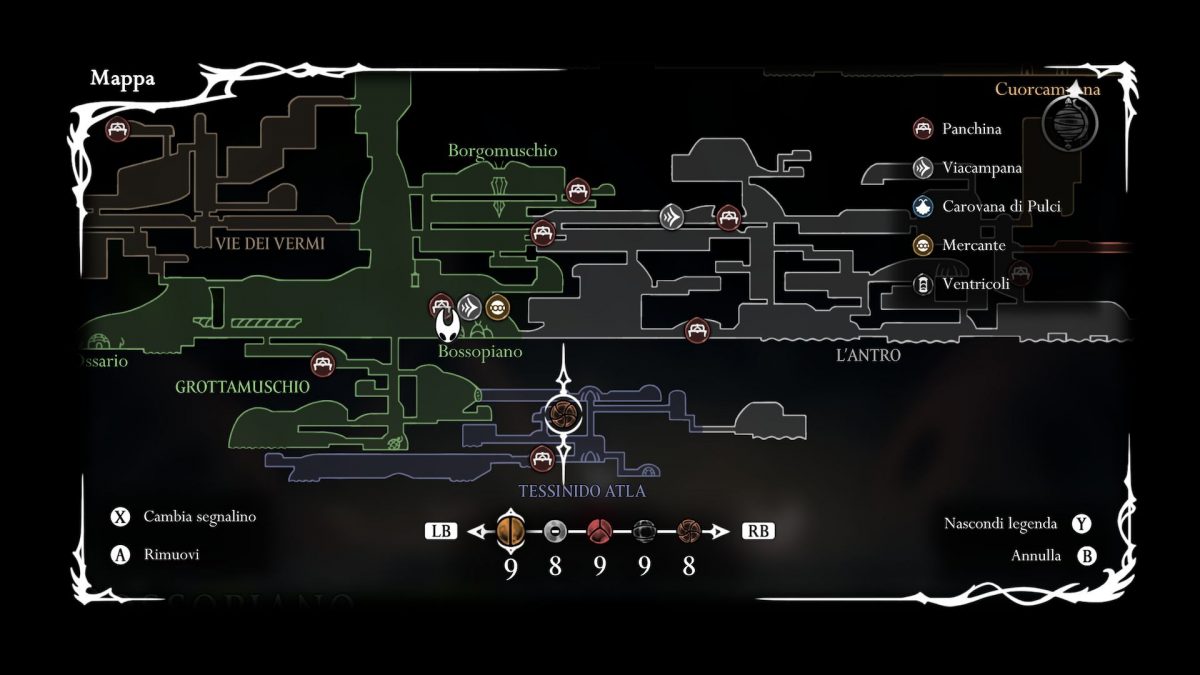Select the dark black orb marker

tap(644, 531)
